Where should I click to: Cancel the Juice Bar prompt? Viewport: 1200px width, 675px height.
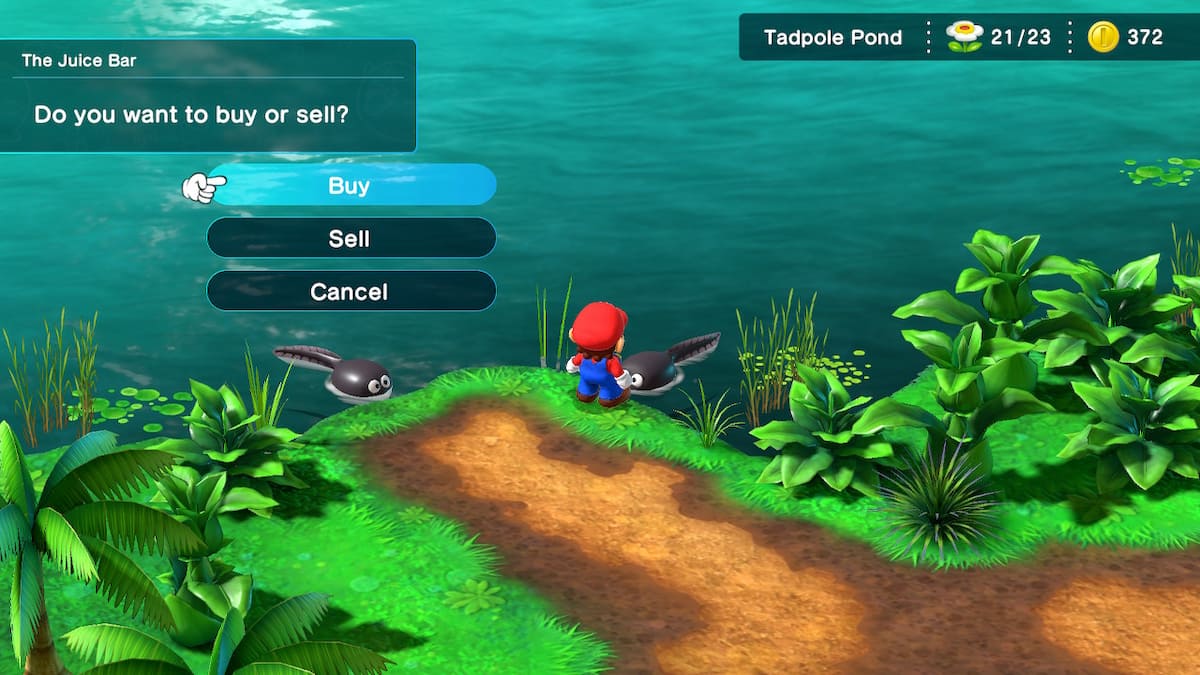coord(350,291)
